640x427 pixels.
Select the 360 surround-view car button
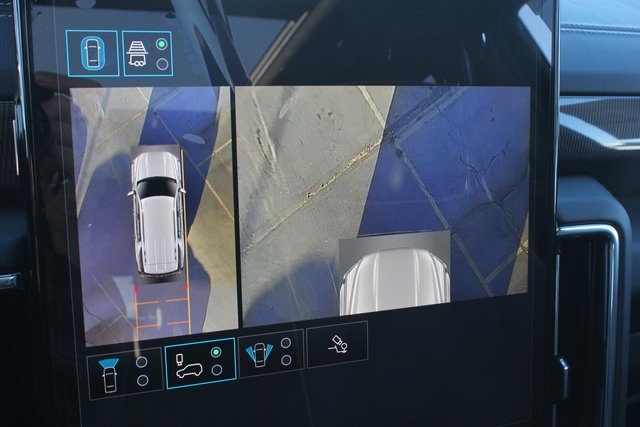click(x=90, y=52)
